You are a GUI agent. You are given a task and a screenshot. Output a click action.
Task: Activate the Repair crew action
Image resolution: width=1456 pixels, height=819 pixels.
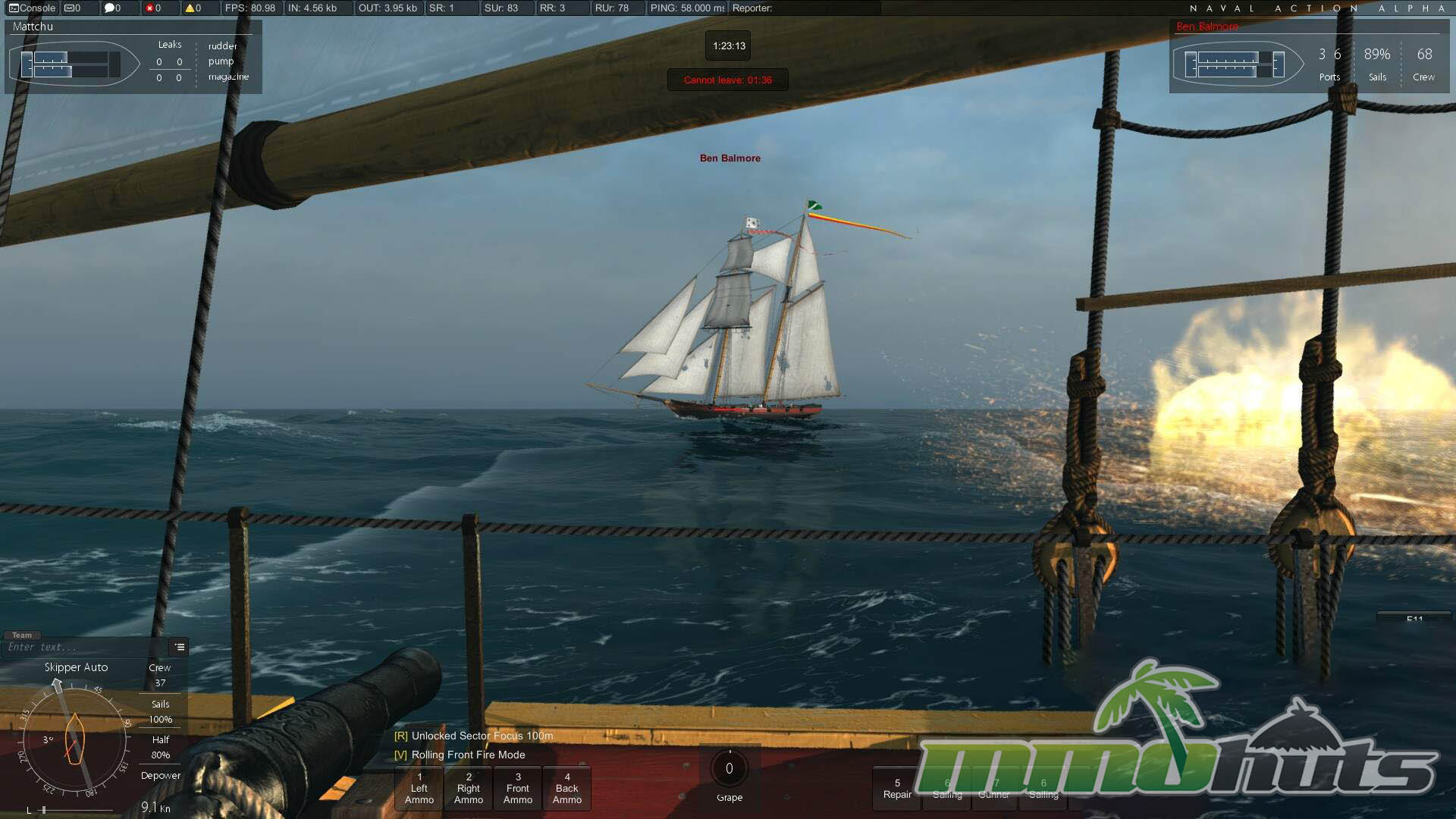coord(897,789)
